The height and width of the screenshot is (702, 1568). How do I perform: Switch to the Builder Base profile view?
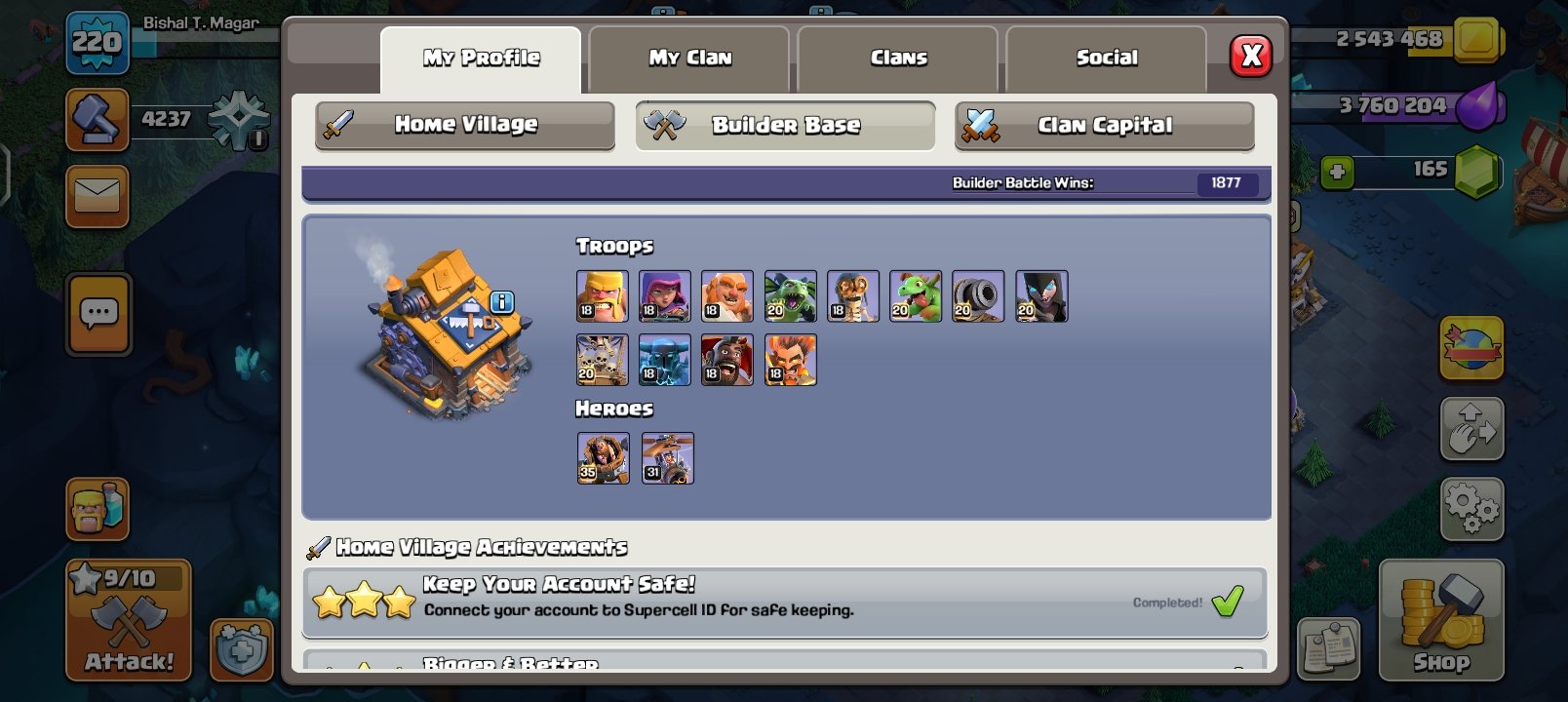coord(785,125)
